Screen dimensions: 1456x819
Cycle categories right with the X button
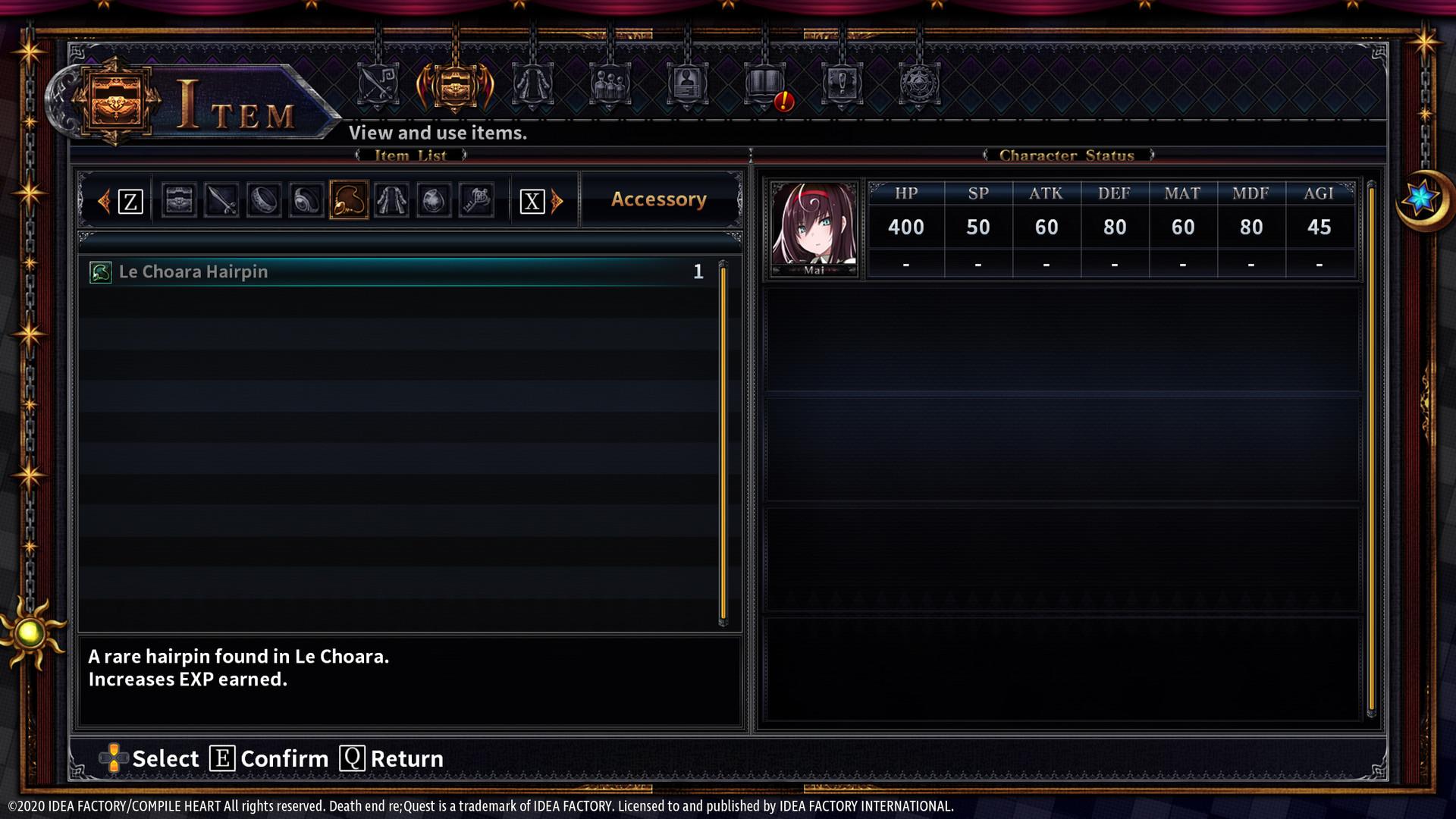[x=533, y=199]
